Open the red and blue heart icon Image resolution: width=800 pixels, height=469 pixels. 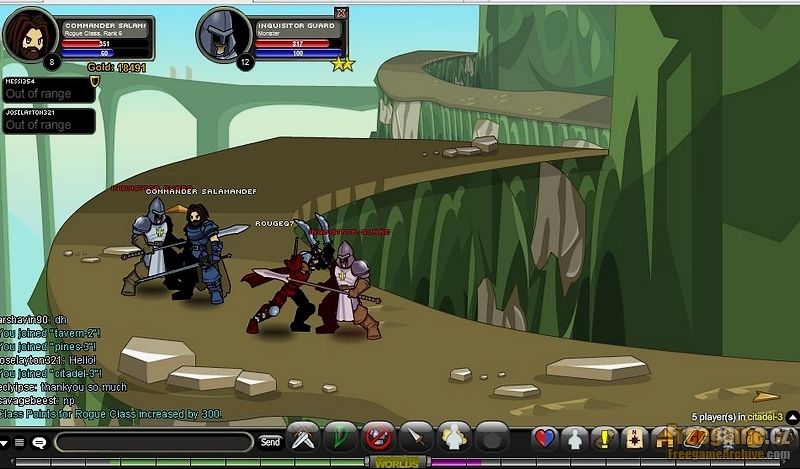point(544,438)
